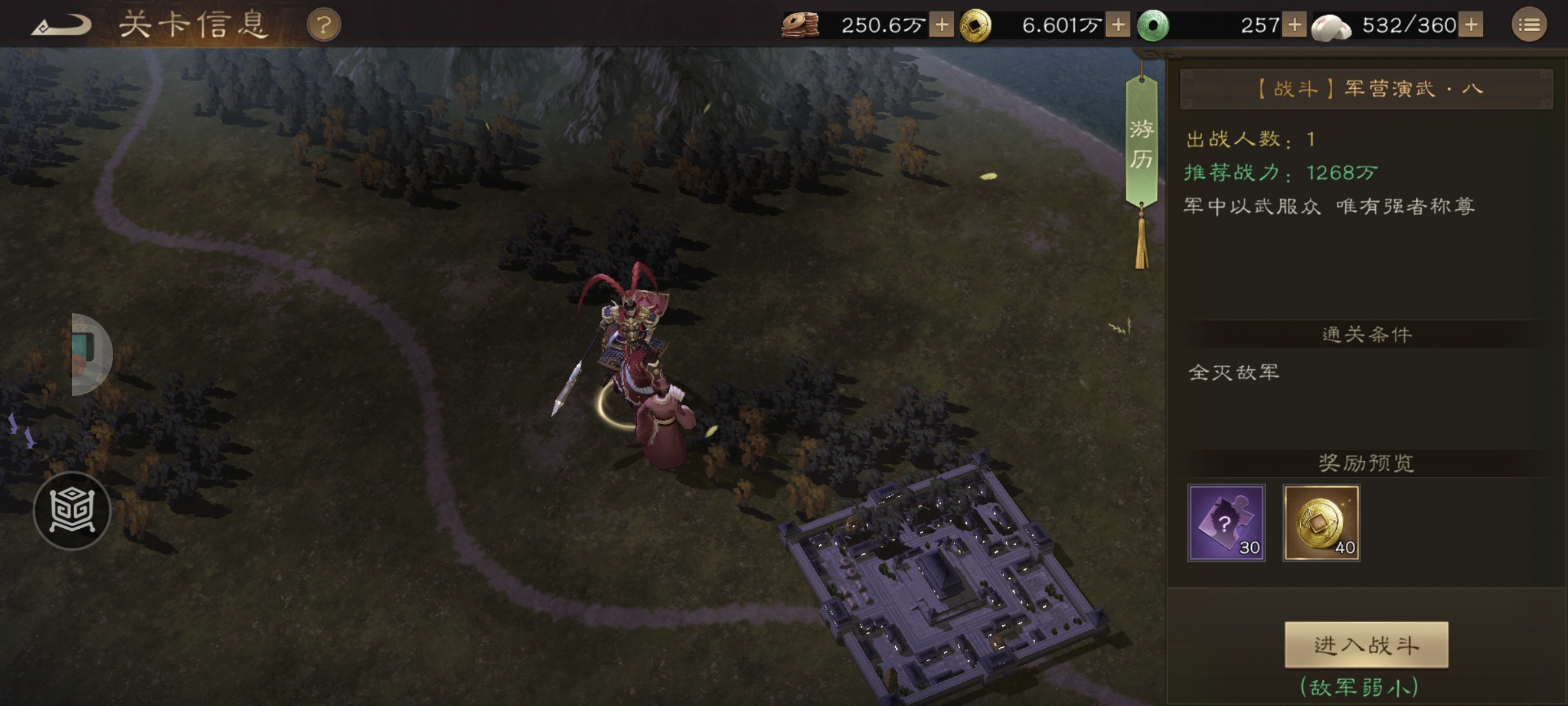The image size is (1568, 706).
Task: Open the help question mark button
Action: pyautogui.click(x=323, y=26)
